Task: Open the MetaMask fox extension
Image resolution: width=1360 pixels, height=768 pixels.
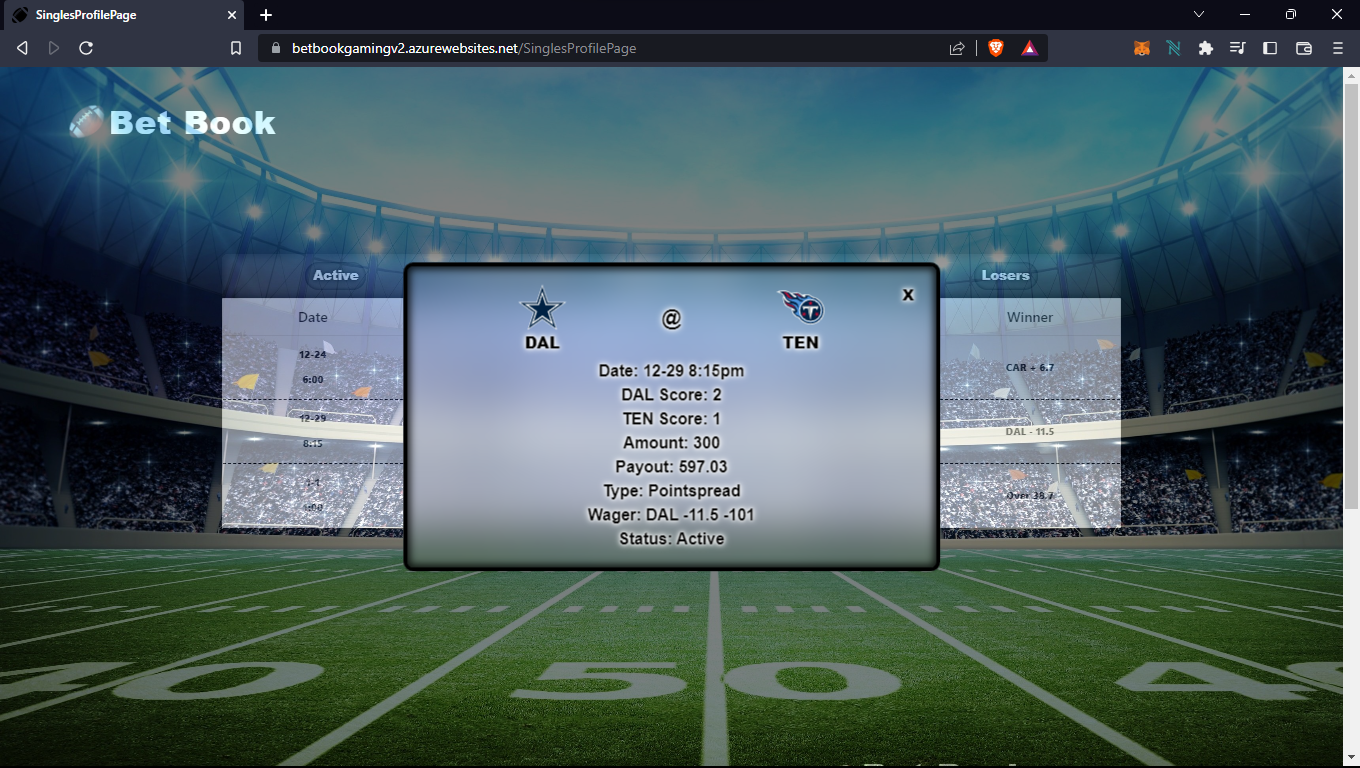Action: 1141,47
